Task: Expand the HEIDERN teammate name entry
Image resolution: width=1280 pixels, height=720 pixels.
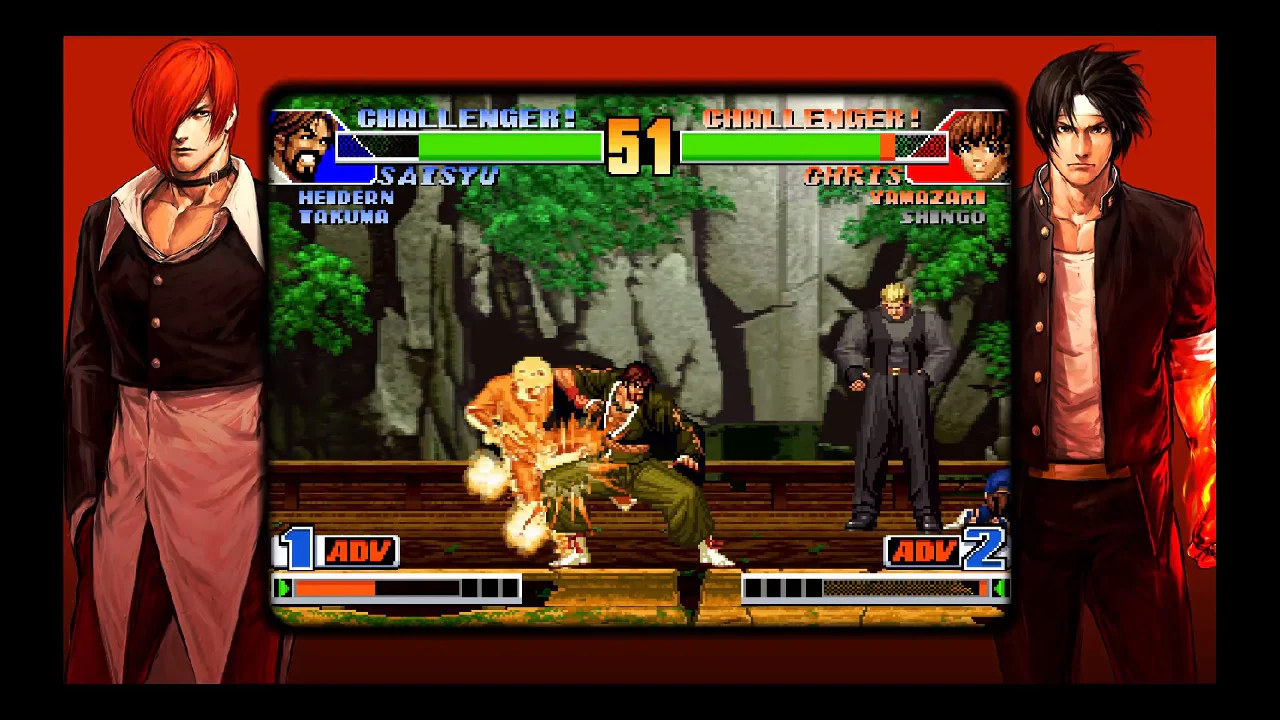Action: tap(347, 198)
